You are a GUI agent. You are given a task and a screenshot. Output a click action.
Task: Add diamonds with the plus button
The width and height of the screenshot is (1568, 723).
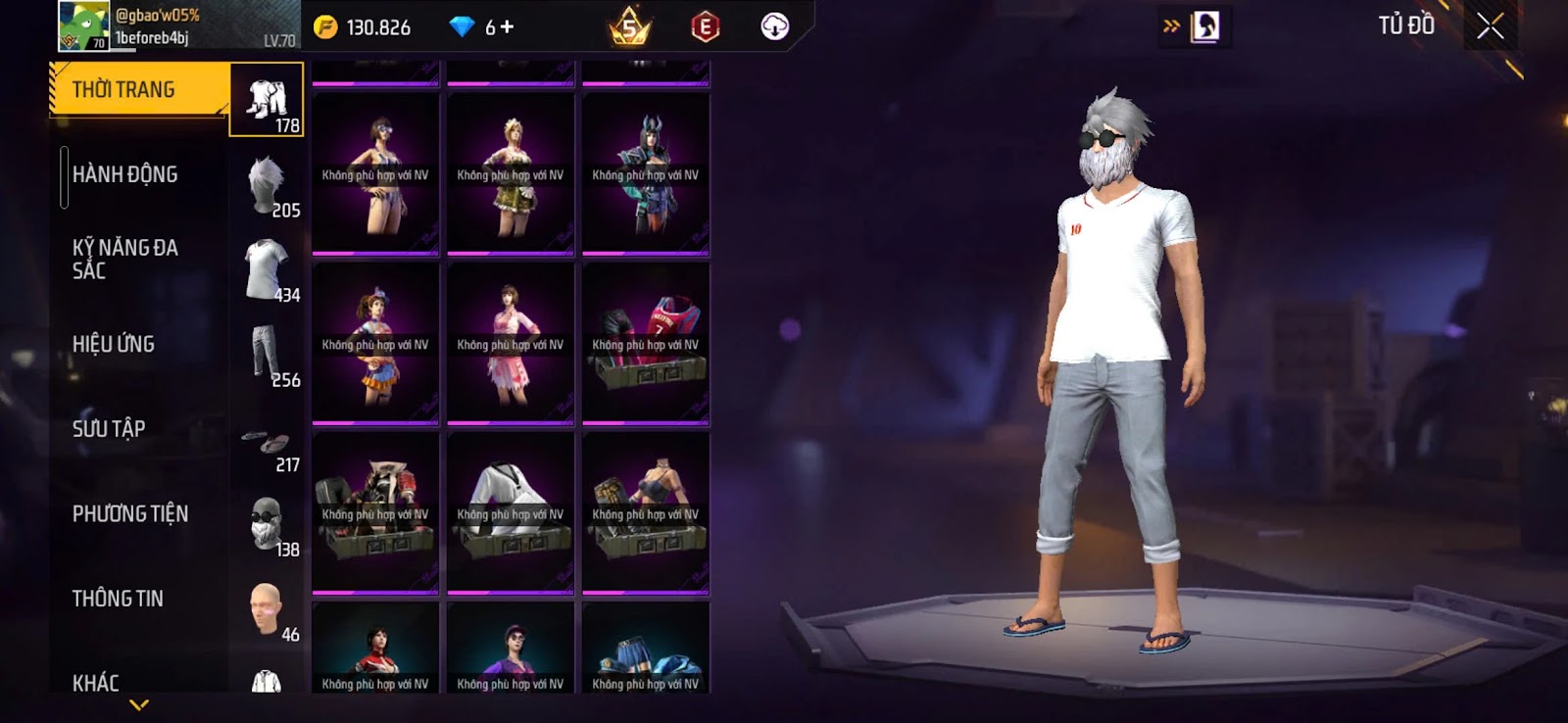507,27
